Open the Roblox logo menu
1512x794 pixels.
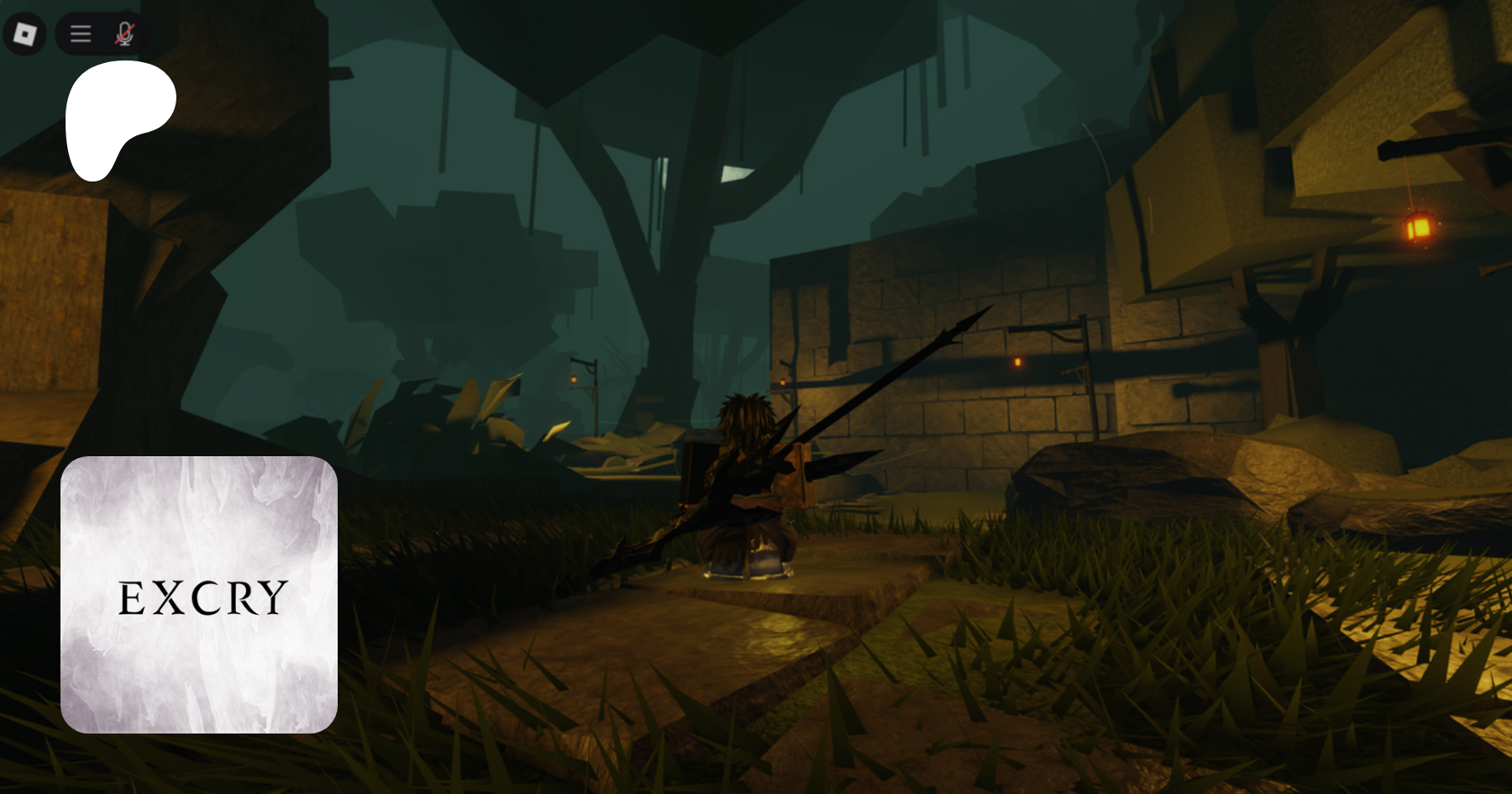pyautogui.click(x=24, y=34)
